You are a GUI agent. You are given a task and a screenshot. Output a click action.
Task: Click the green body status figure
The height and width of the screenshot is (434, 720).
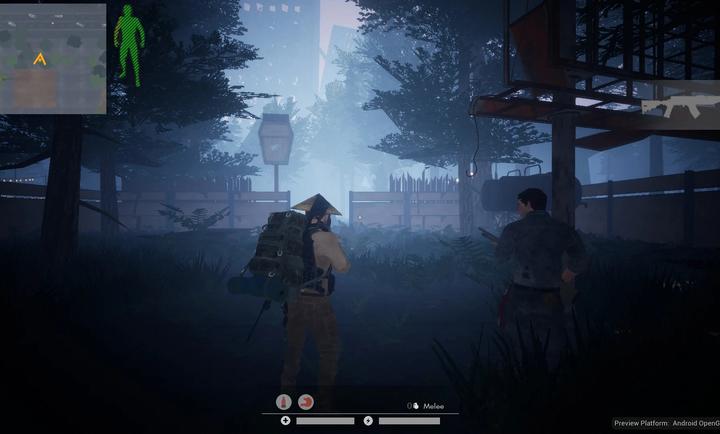128,42
